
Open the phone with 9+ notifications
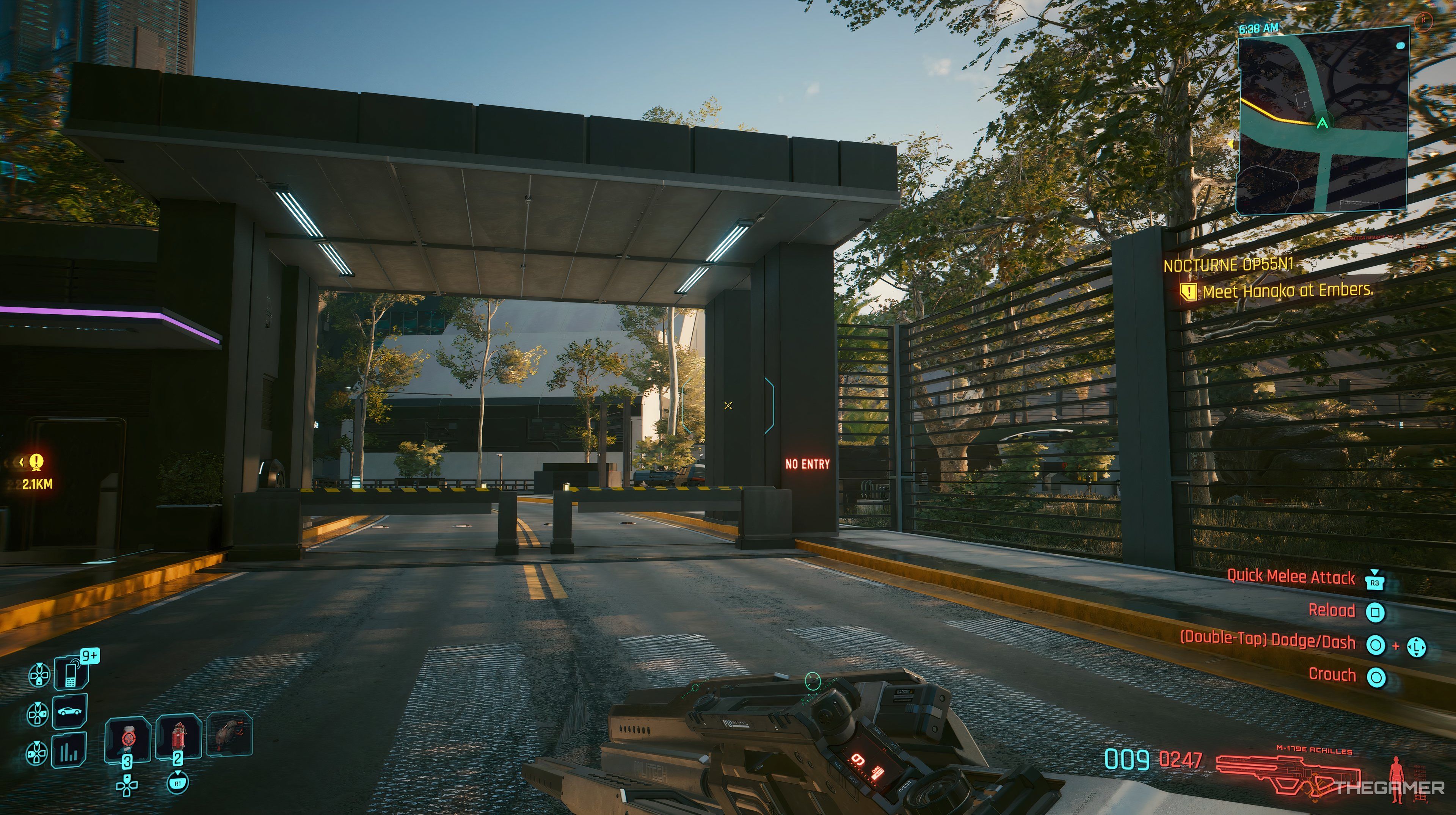pos(71,672)
